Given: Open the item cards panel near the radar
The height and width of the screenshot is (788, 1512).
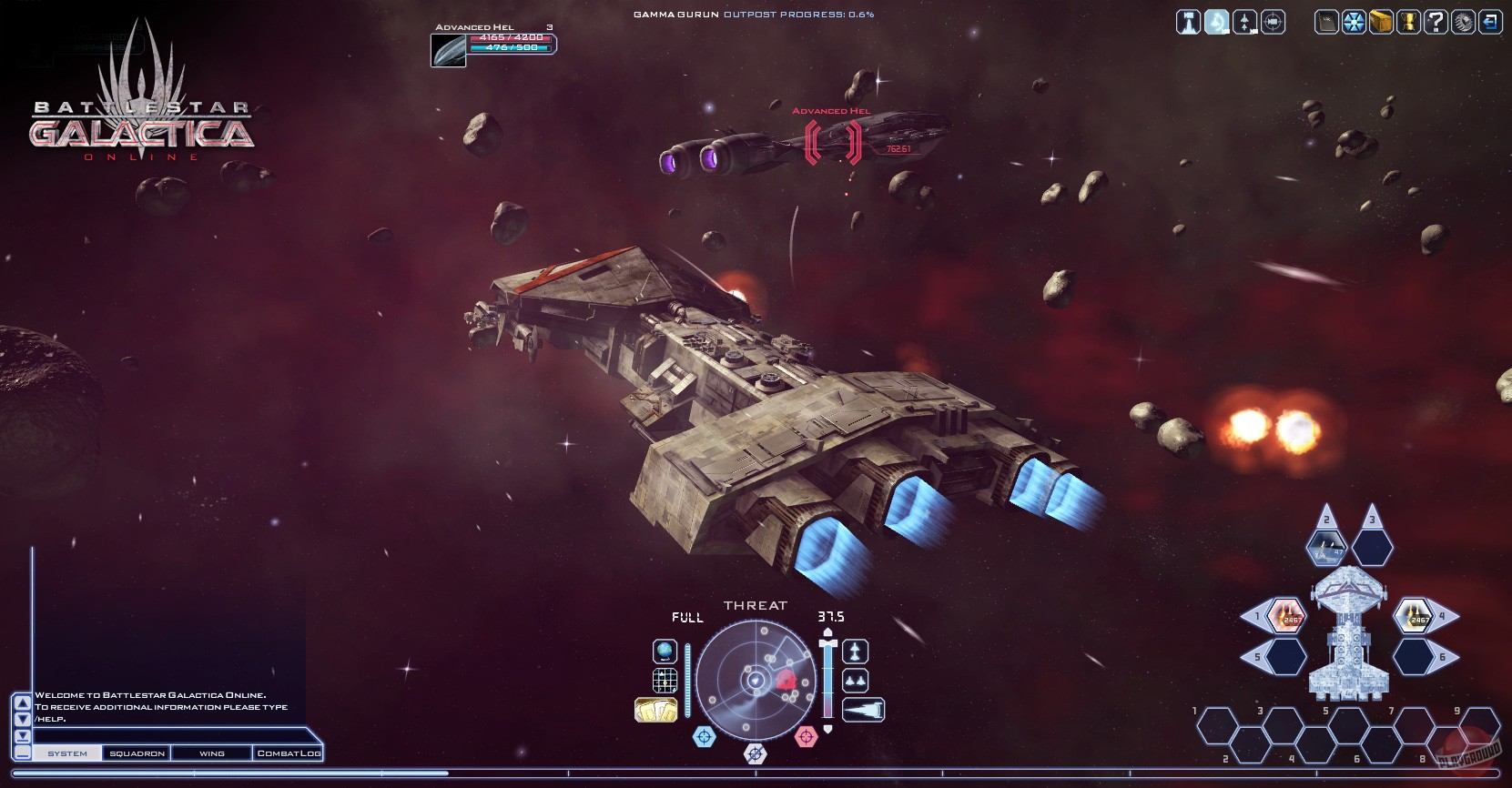Looking at the screenshot, I should [655, 709].
